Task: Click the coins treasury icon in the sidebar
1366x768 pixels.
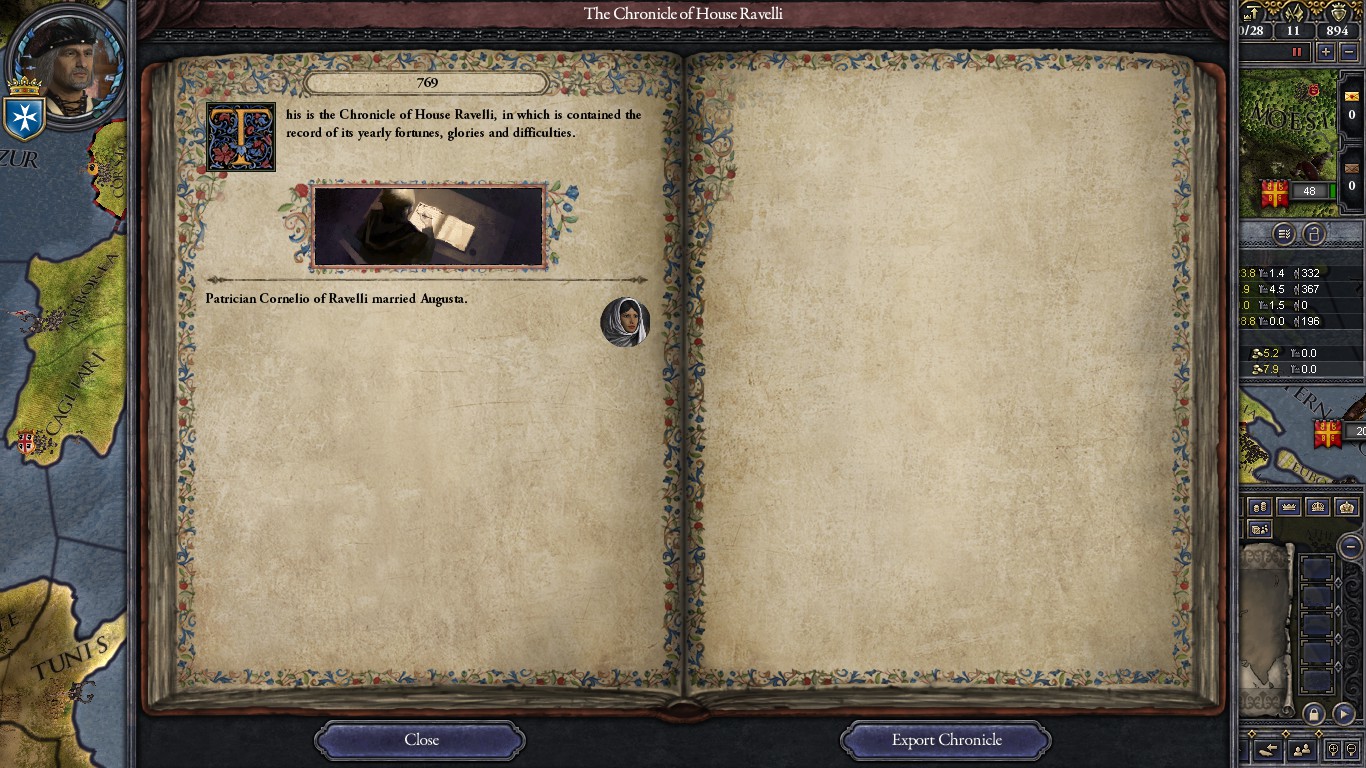Action: coord(1260,507)
